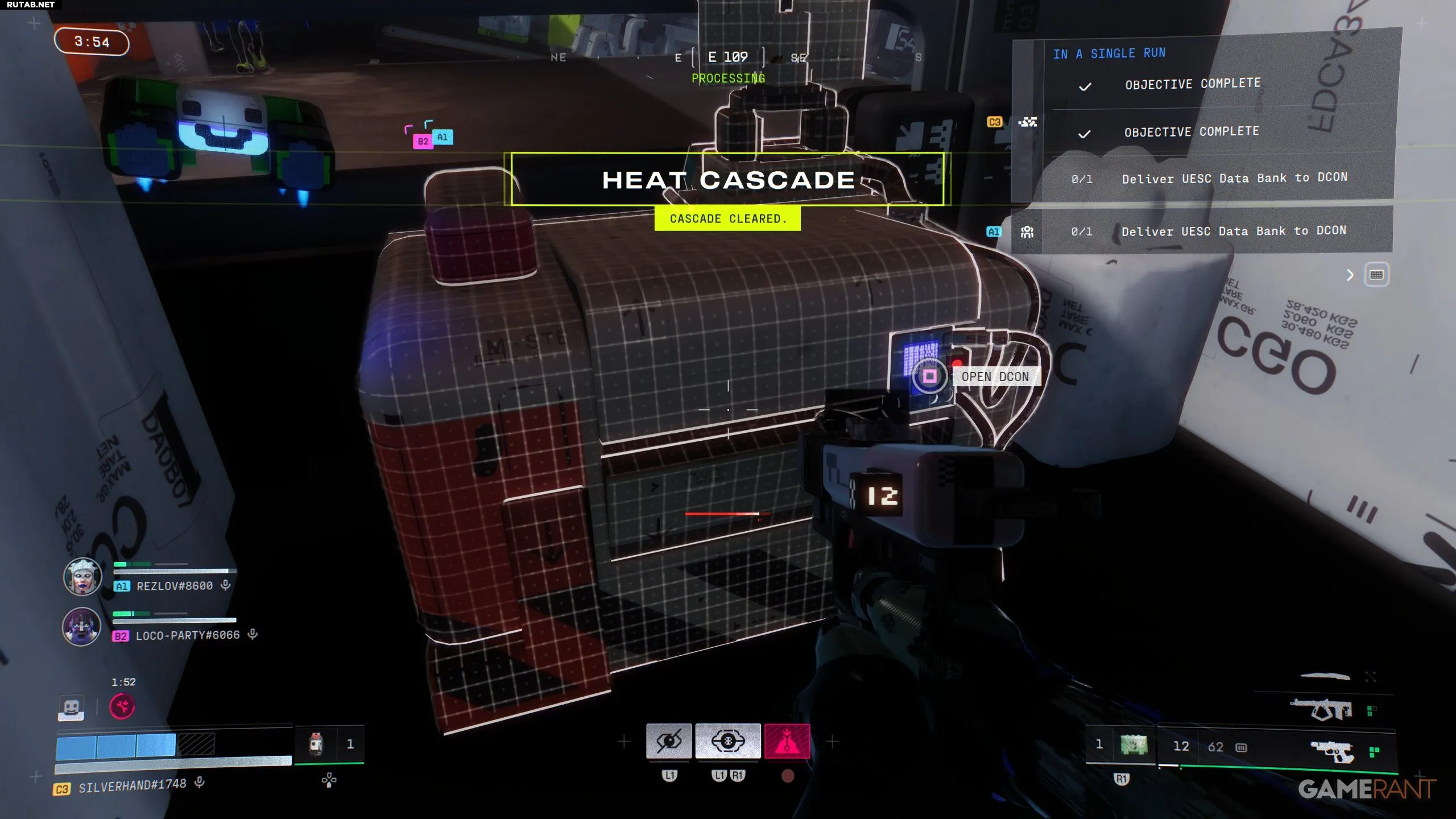Open the keyboard icon beside objectives
This screenshot has width=1456, height=819.
coord(1376,275)
